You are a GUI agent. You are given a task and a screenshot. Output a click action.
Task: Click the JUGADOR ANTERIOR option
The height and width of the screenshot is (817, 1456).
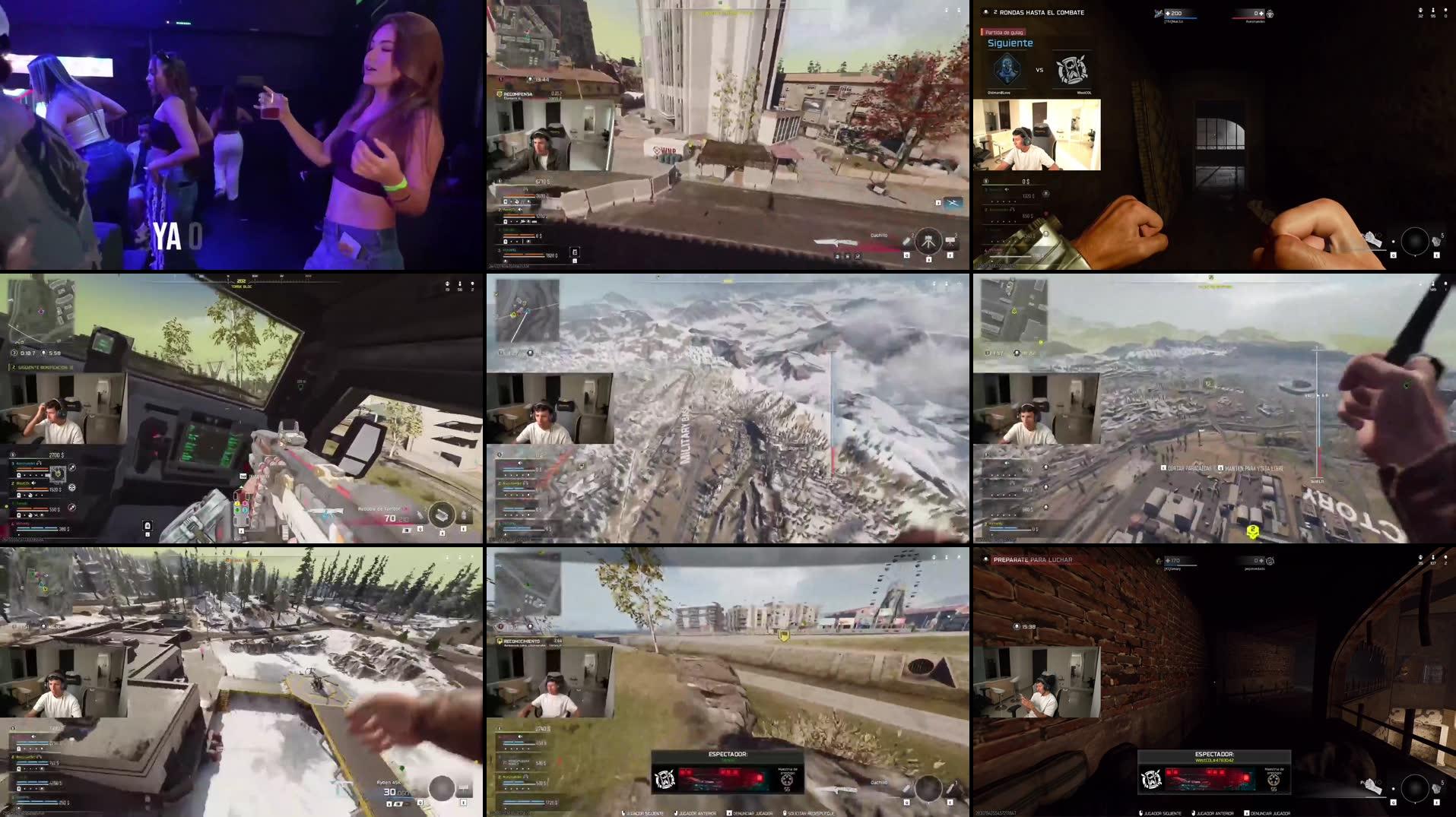tap(697, 813)
